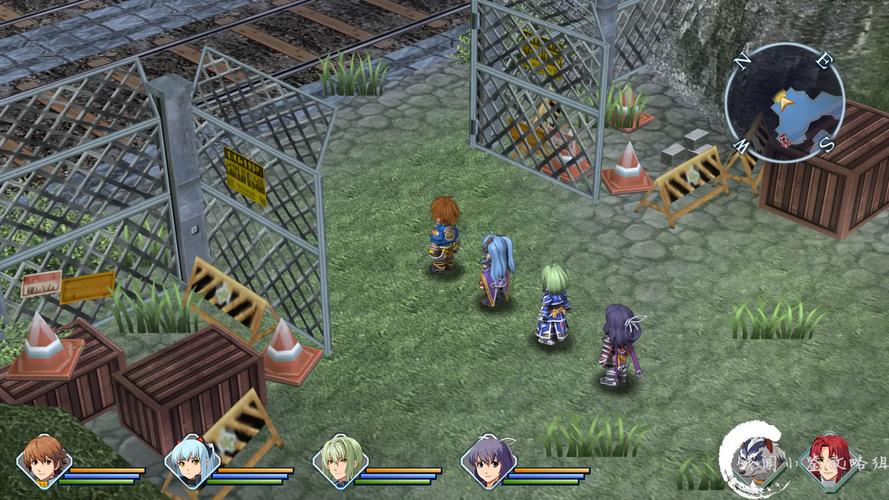Viewport: 889px width, 500px height.
Task: Select the brown-haired party leader portrait
Action: [x=43, y=461]
